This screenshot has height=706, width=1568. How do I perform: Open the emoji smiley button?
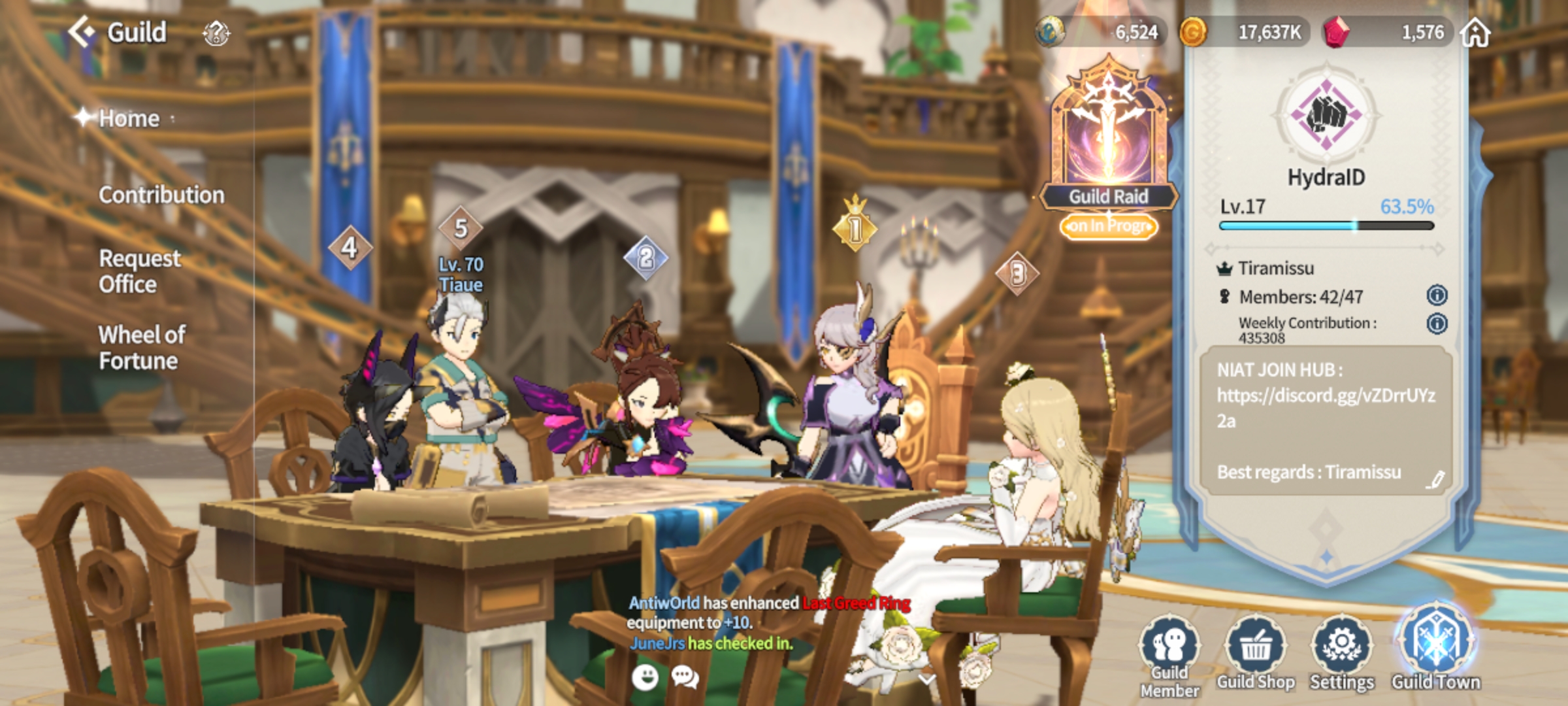tap(645, 677)
